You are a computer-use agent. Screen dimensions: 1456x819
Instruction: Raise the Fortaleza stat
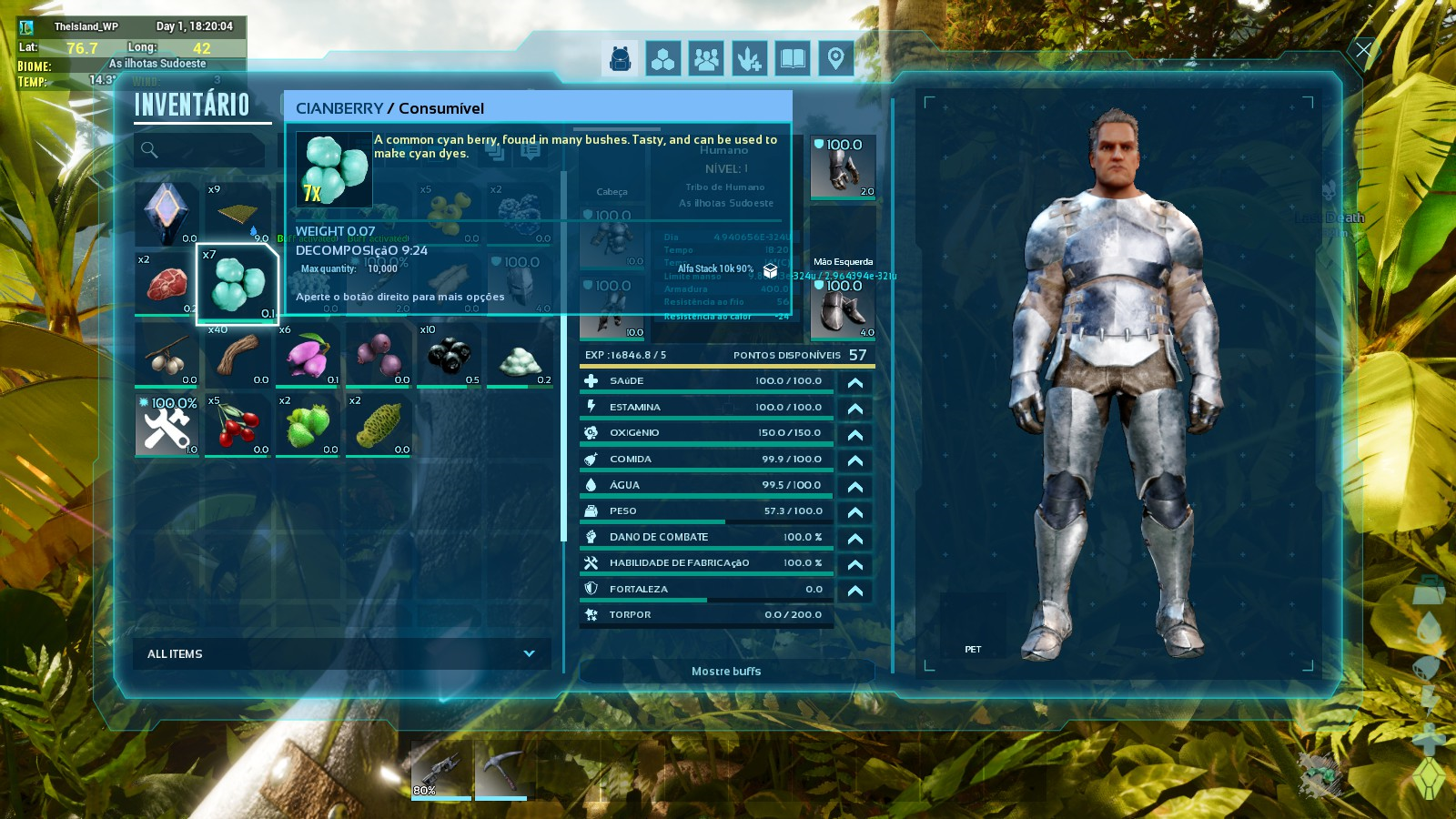pos(855,591)
